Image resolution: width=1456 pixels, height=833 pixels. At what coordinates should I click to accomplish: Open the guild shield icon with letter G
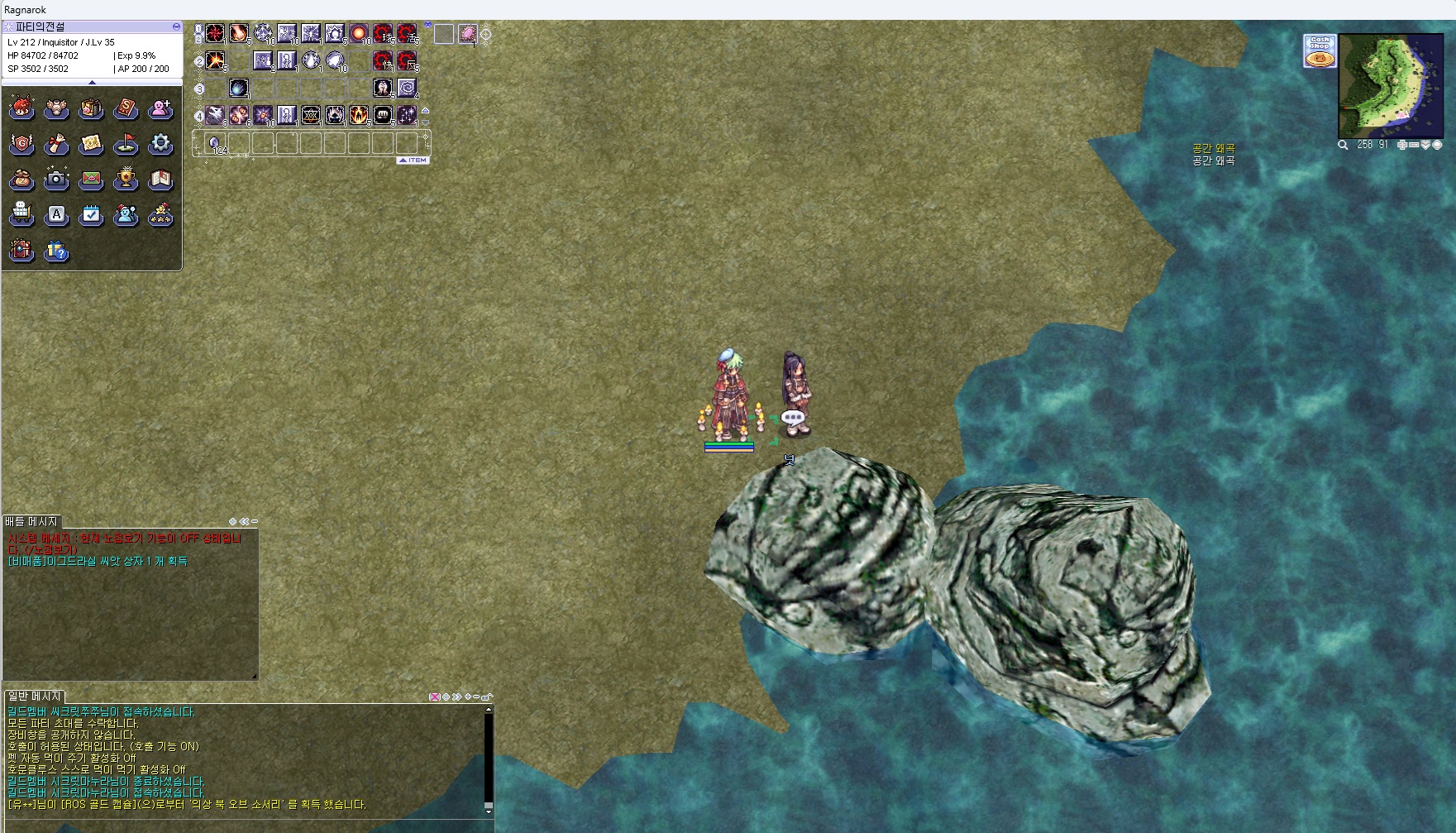point(21,144)
